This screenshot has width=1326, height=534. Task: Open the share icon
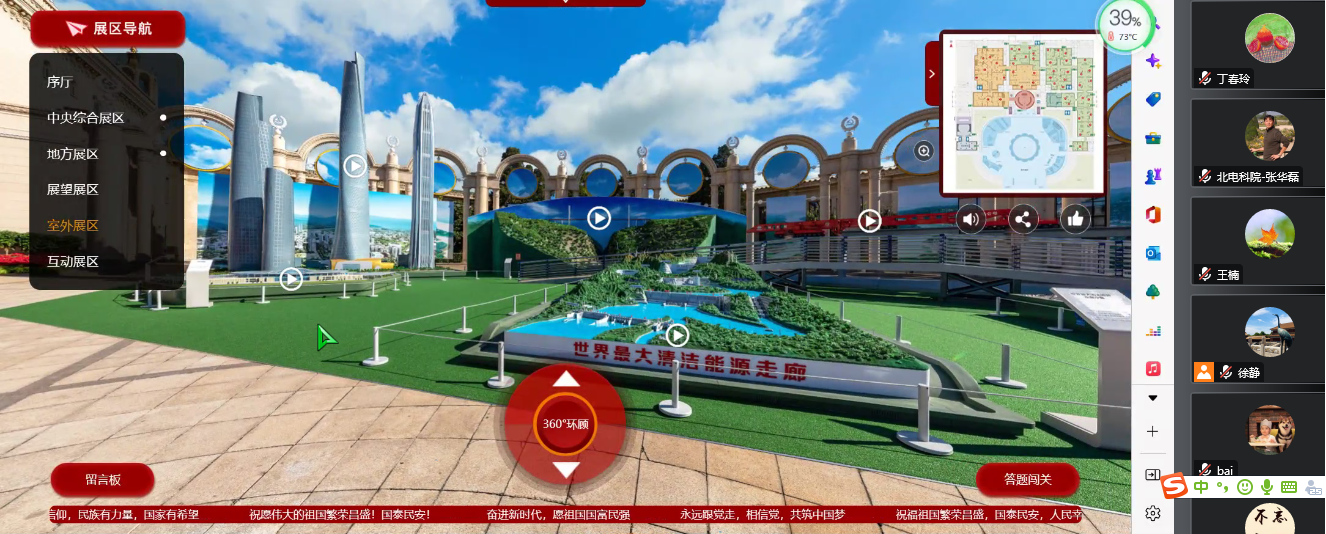[x=1022, y=219]
